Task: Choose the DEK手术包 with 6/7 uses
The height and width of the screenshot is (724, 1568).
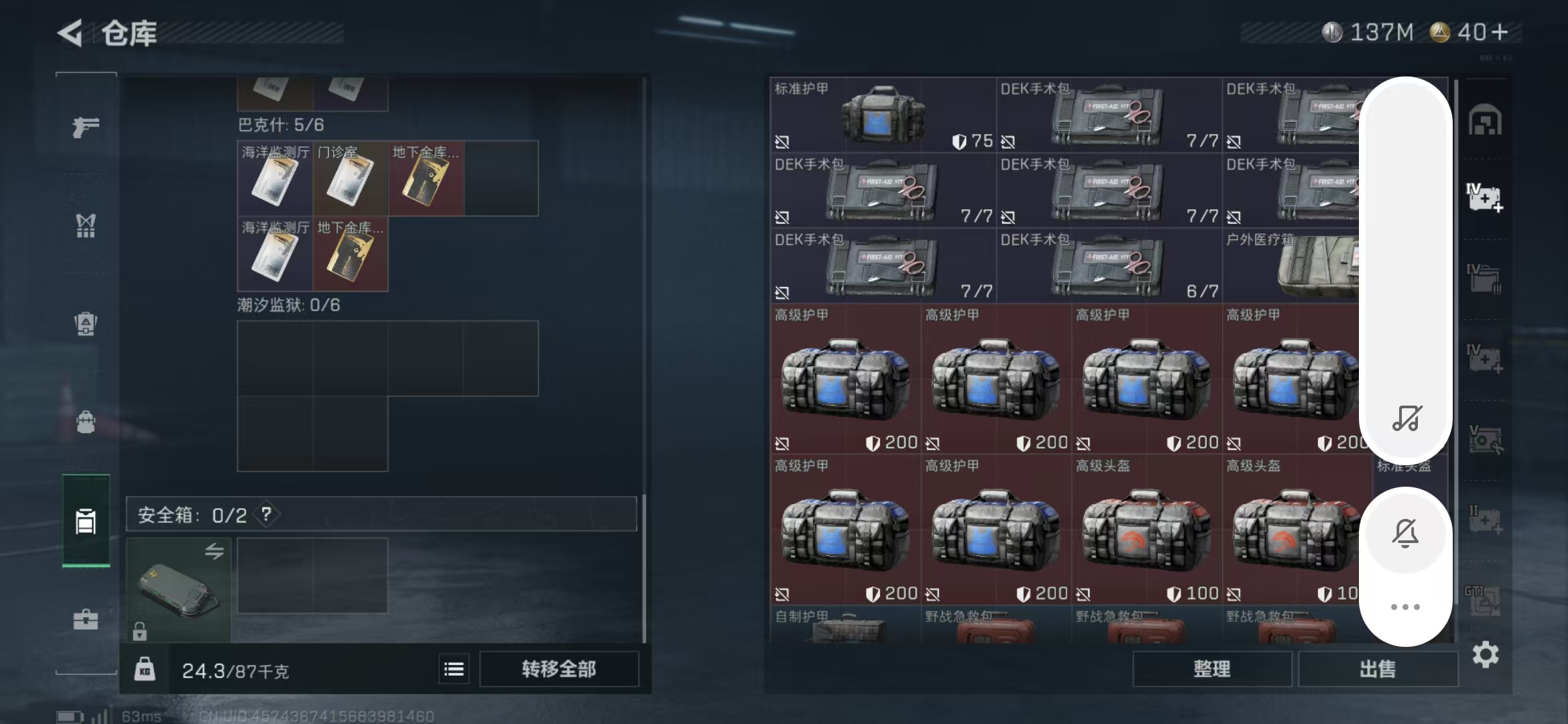Action: tap(1108, 265)
